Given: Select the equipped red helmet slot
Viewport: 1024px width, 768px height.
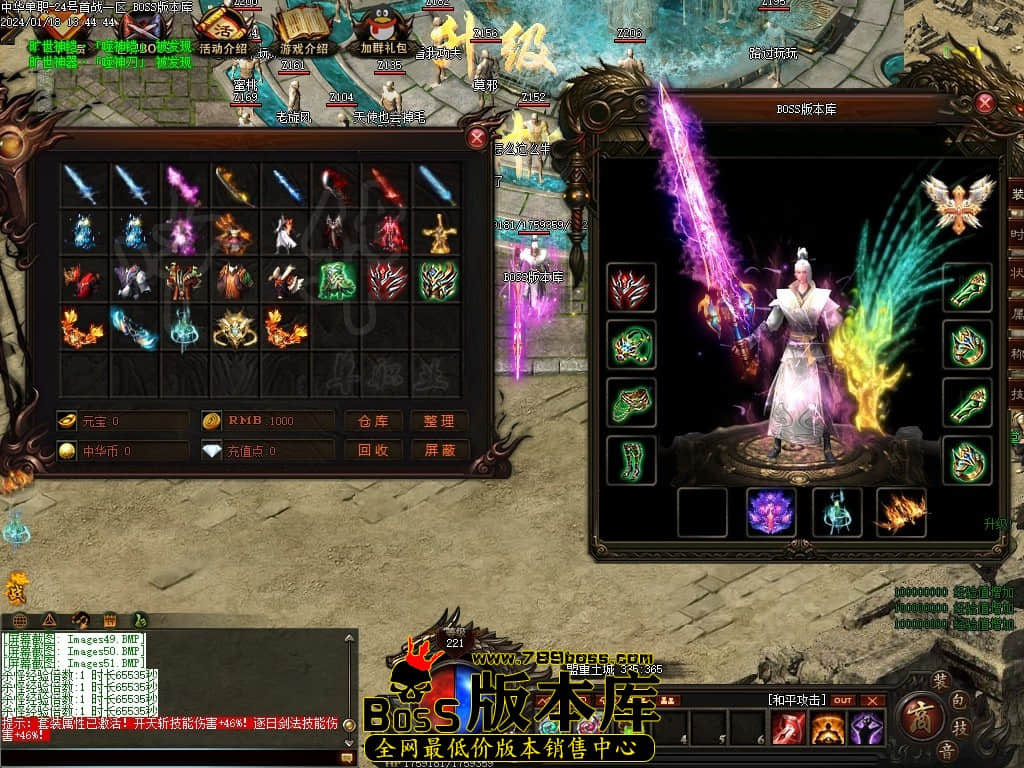Looking at the screenshot, I should (x=631, y=288).
